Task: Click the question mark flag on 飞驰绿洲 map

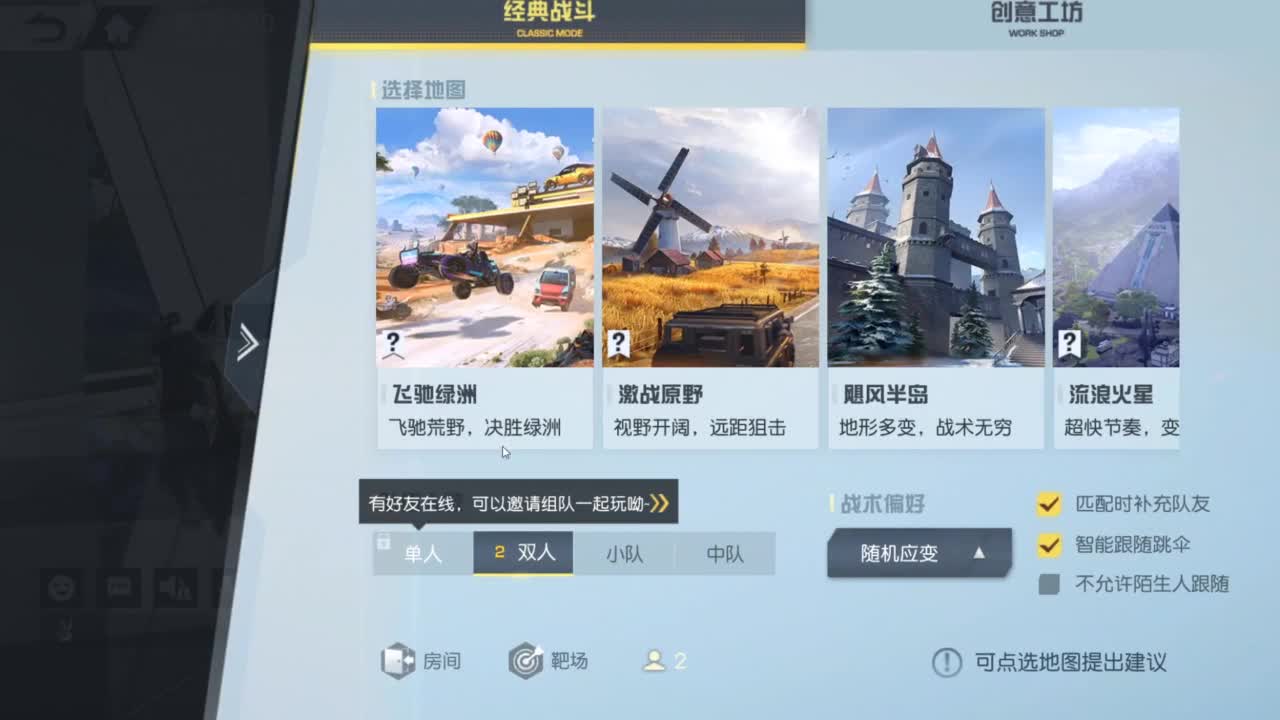Action: coord(393,341)
